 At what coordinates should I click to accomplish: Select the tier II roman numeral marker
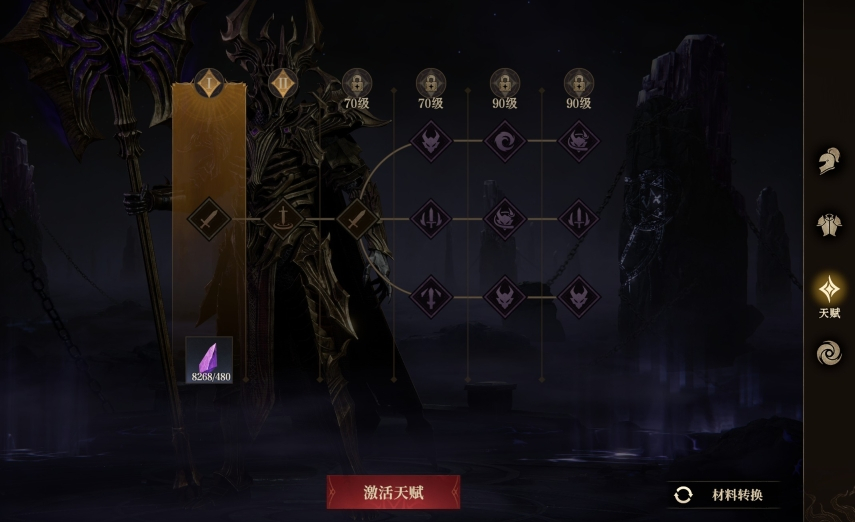[x=283, y=83]
